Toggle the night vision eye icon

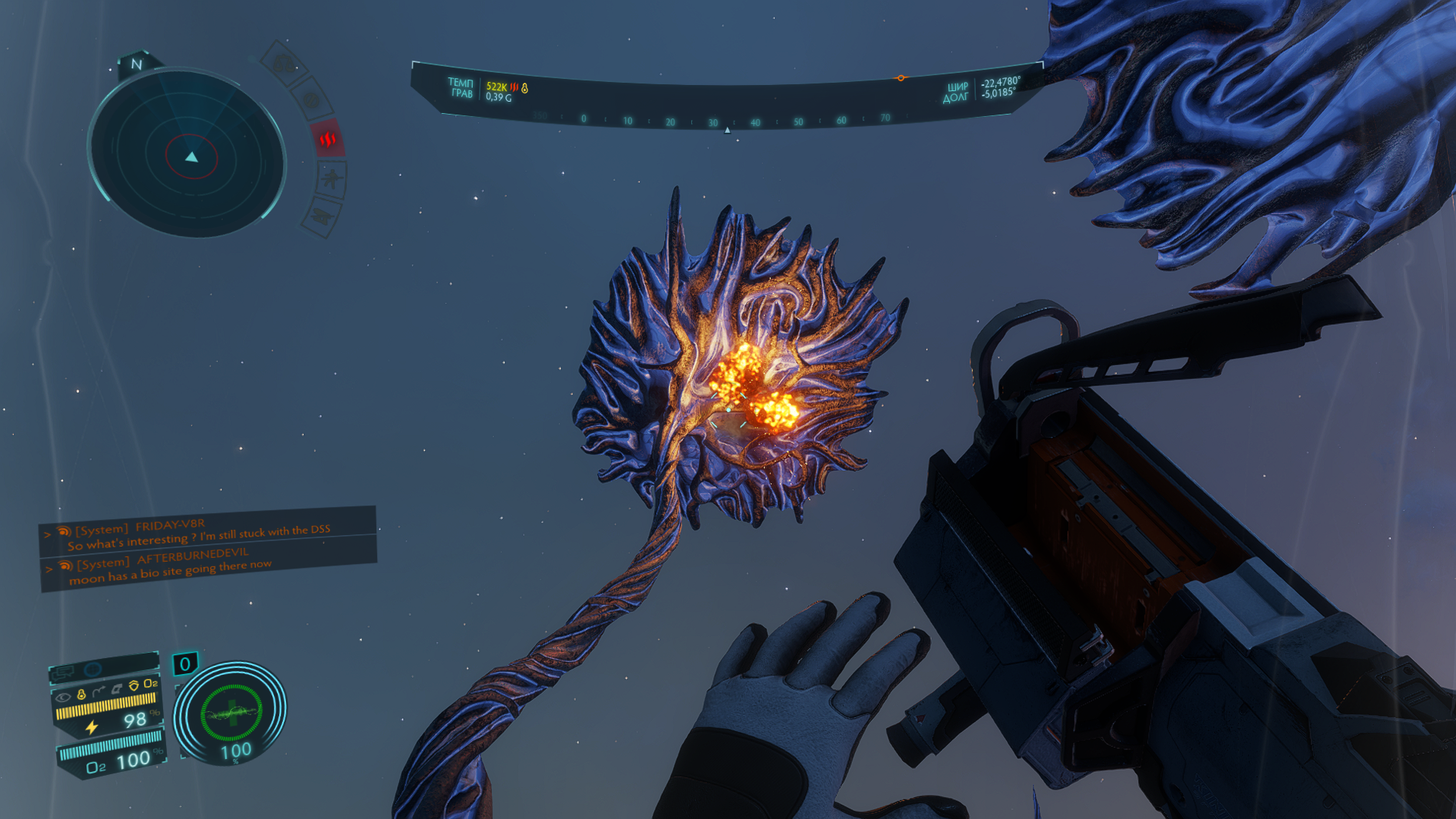pyautogui.click(x=63, y=696)
